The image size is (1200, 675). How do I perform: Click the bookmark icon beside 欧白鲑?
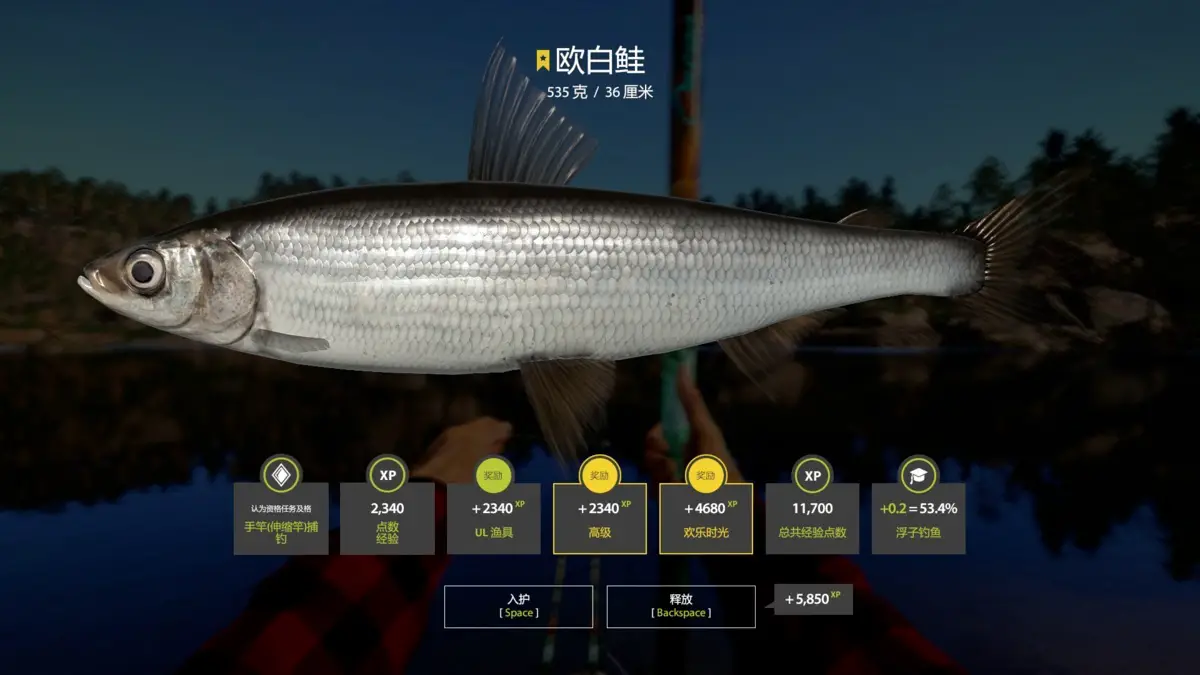(543, 60)
